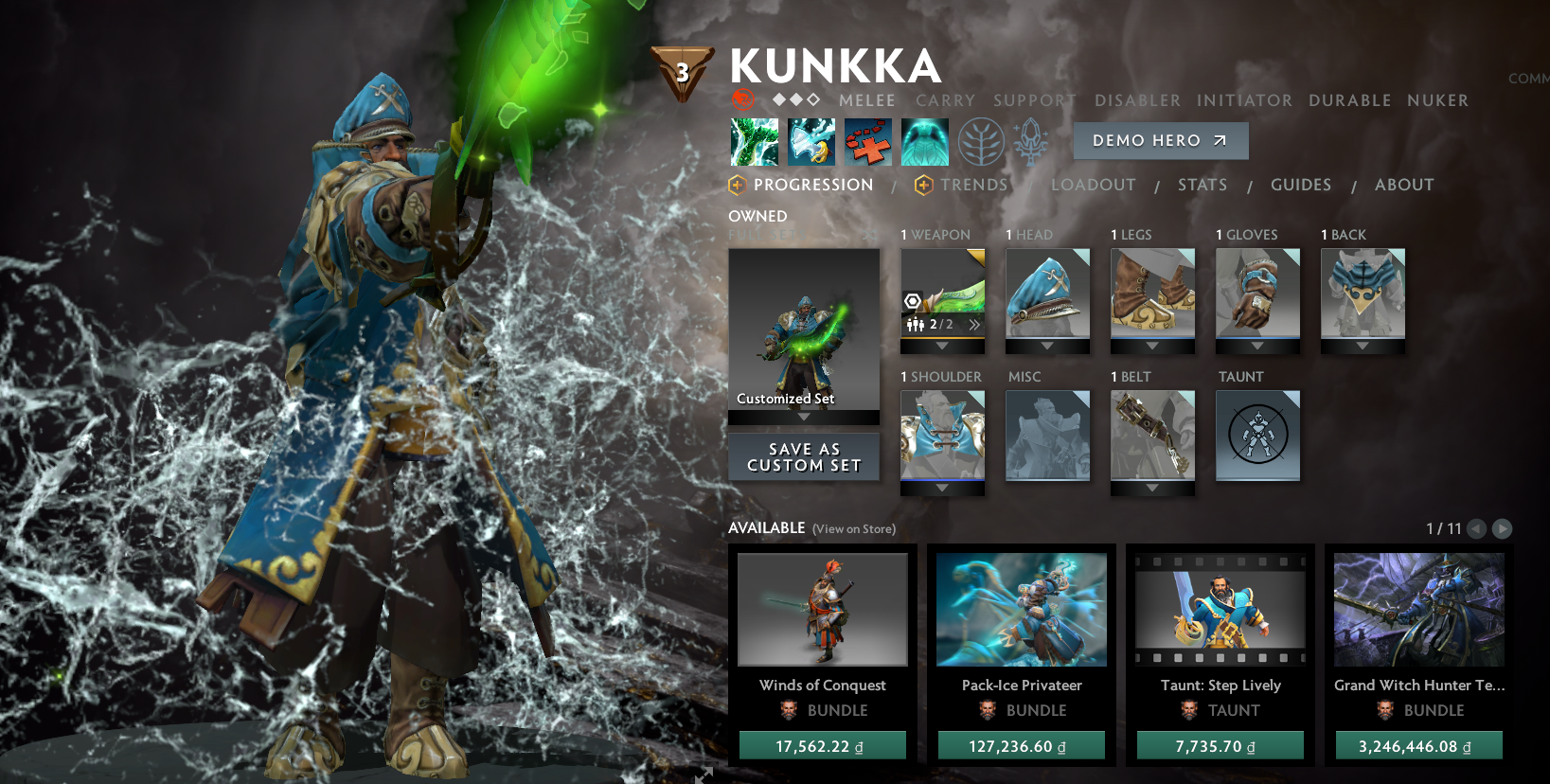Click the Aghanim's upgrades icon
The image size is (1550, 784).
(1032, 140)
